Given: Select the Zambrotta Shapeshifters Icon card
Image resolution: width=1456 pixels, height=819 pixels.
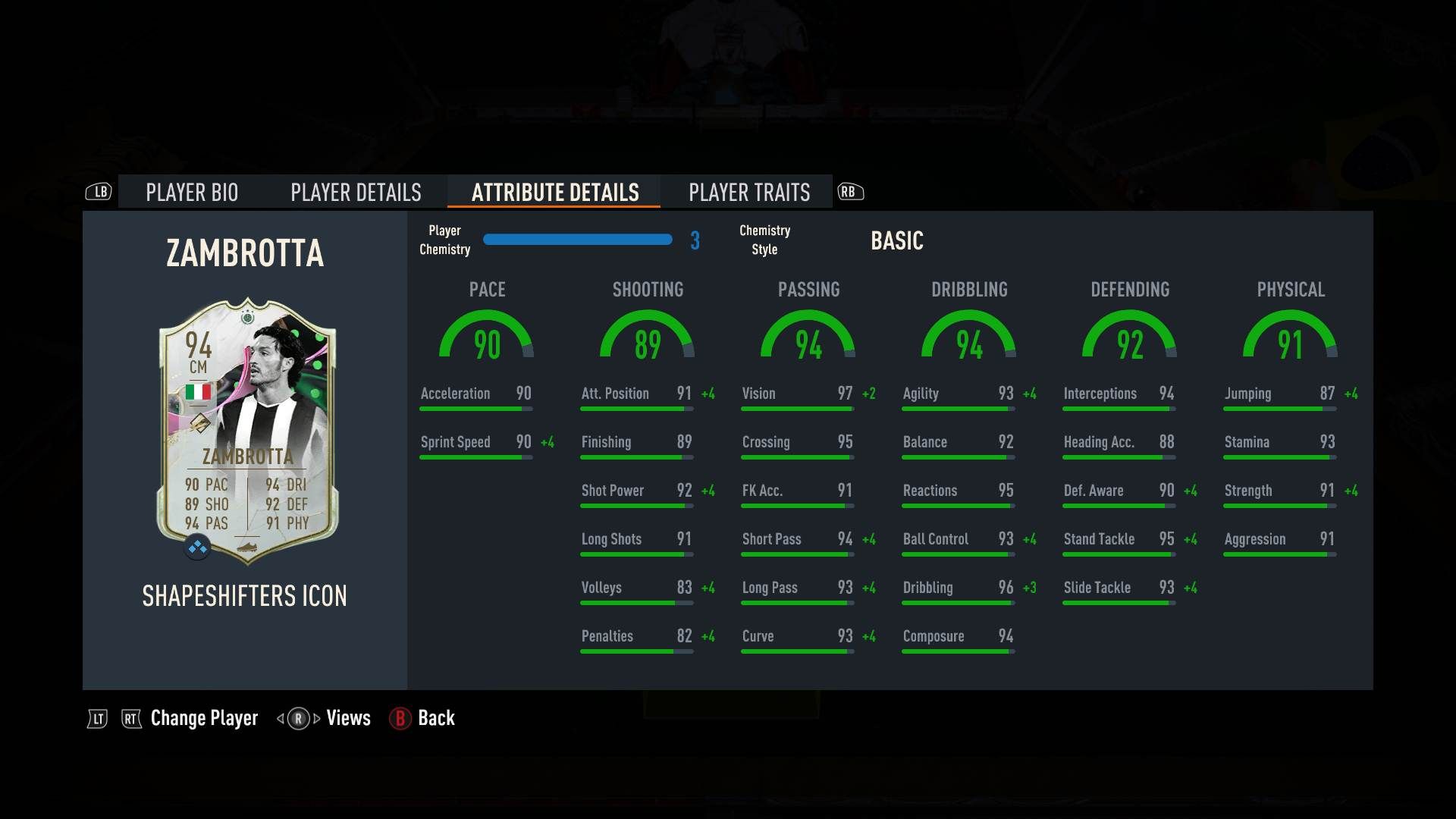Looking at the screenshot, I should click(x=247, y=431).
